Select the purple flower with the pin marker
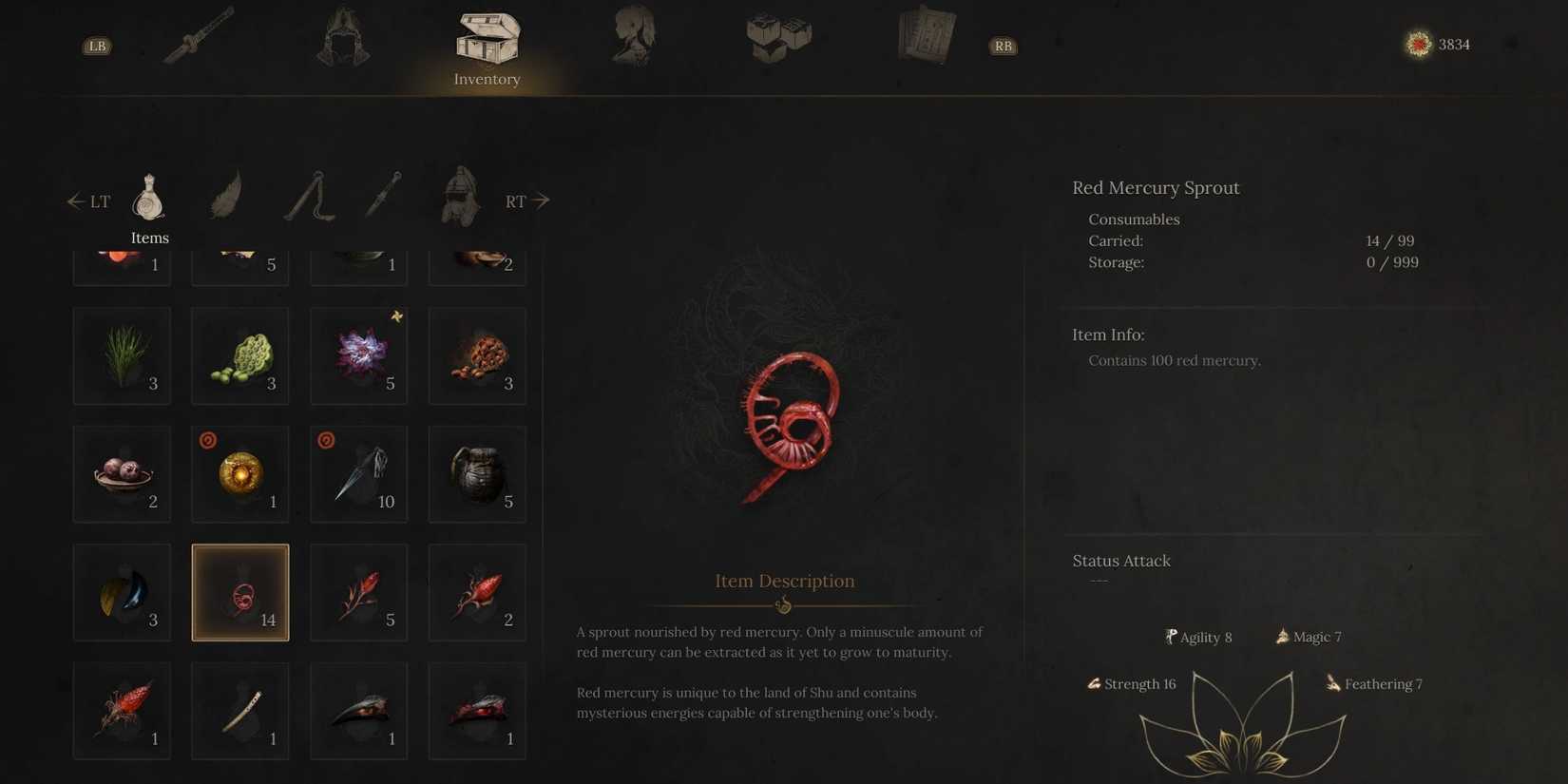The height and width of the screenshot is (784, 1568). click(x=358, y=355)
